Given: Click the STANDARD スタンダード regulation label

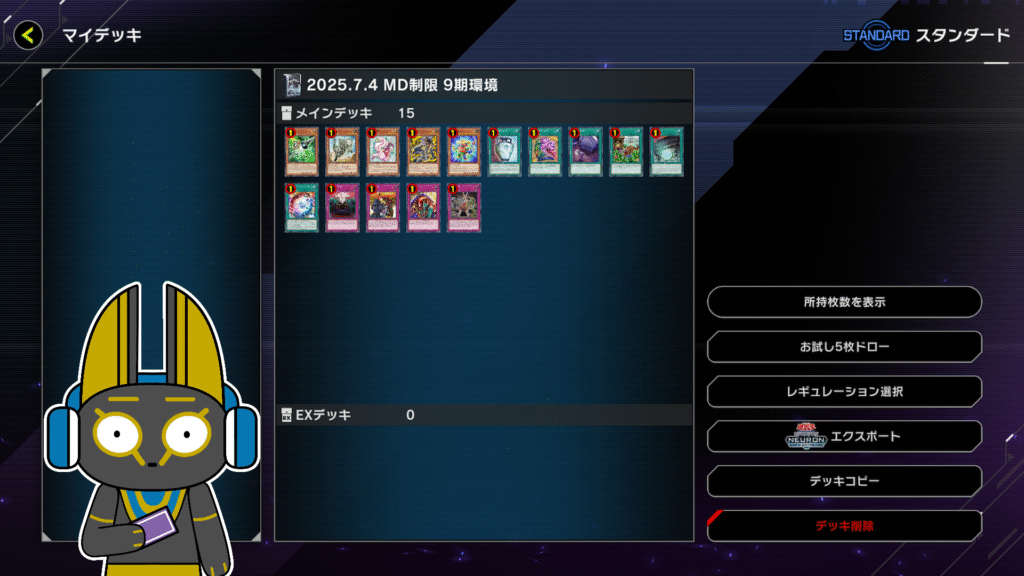Looking at the screenshot, I should coord(926,35).
